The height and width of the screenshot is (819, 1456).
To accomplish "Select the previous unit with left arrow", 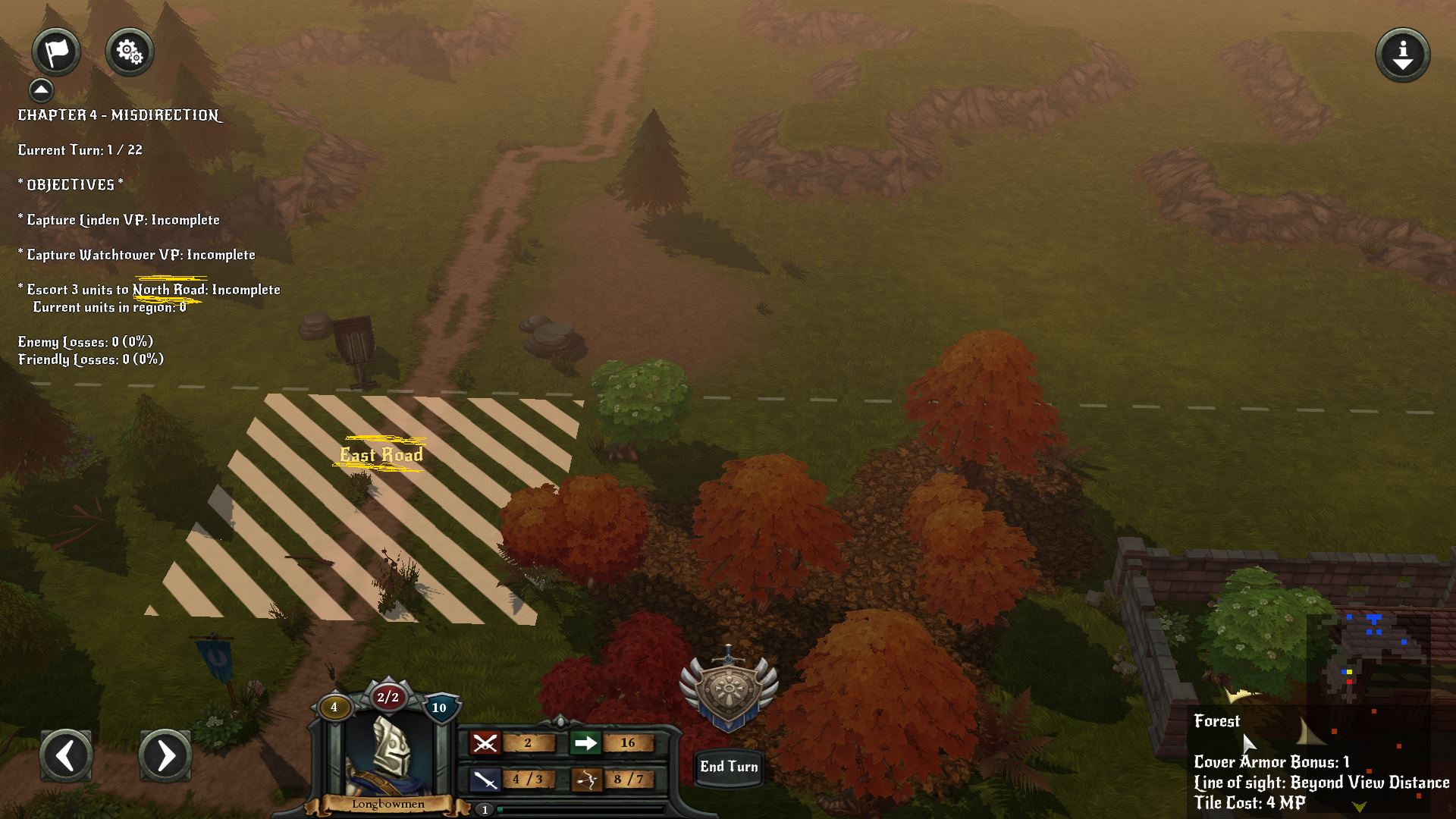I will [x=66, y=755].
